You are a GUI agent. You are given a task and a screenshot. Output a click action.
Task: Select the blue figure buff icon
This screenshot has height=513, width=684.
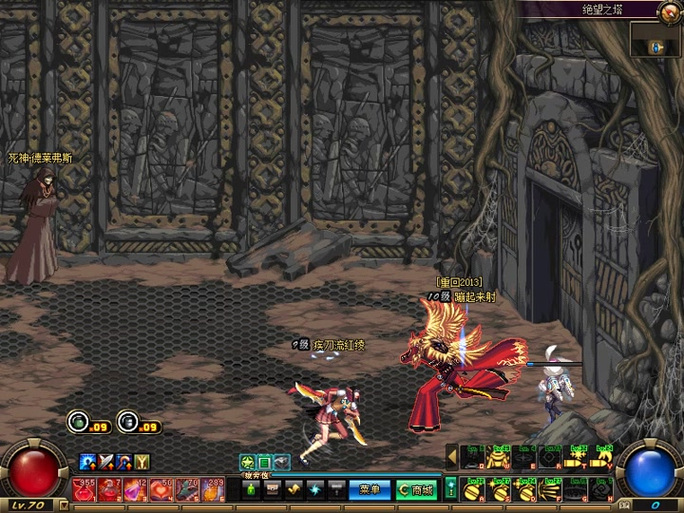88,461
